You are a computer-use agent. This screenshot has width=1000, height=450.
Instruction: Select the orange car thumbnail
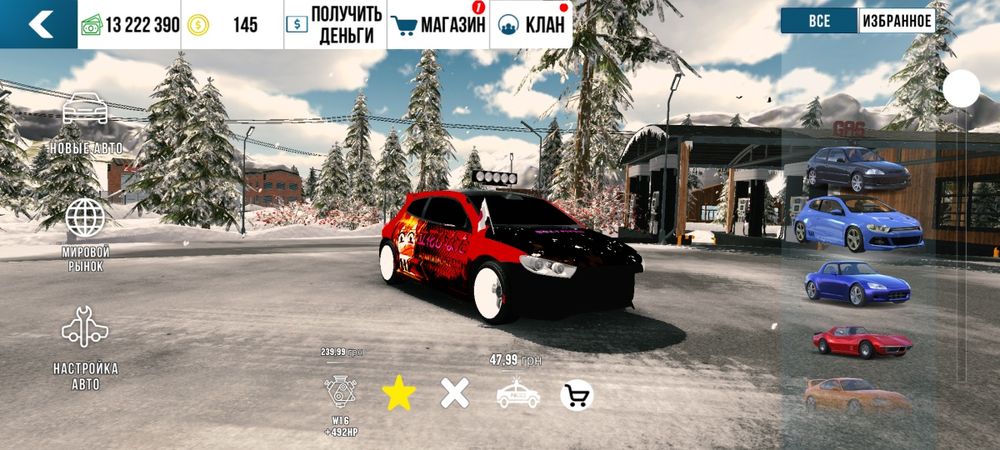[x=856, y=394]
